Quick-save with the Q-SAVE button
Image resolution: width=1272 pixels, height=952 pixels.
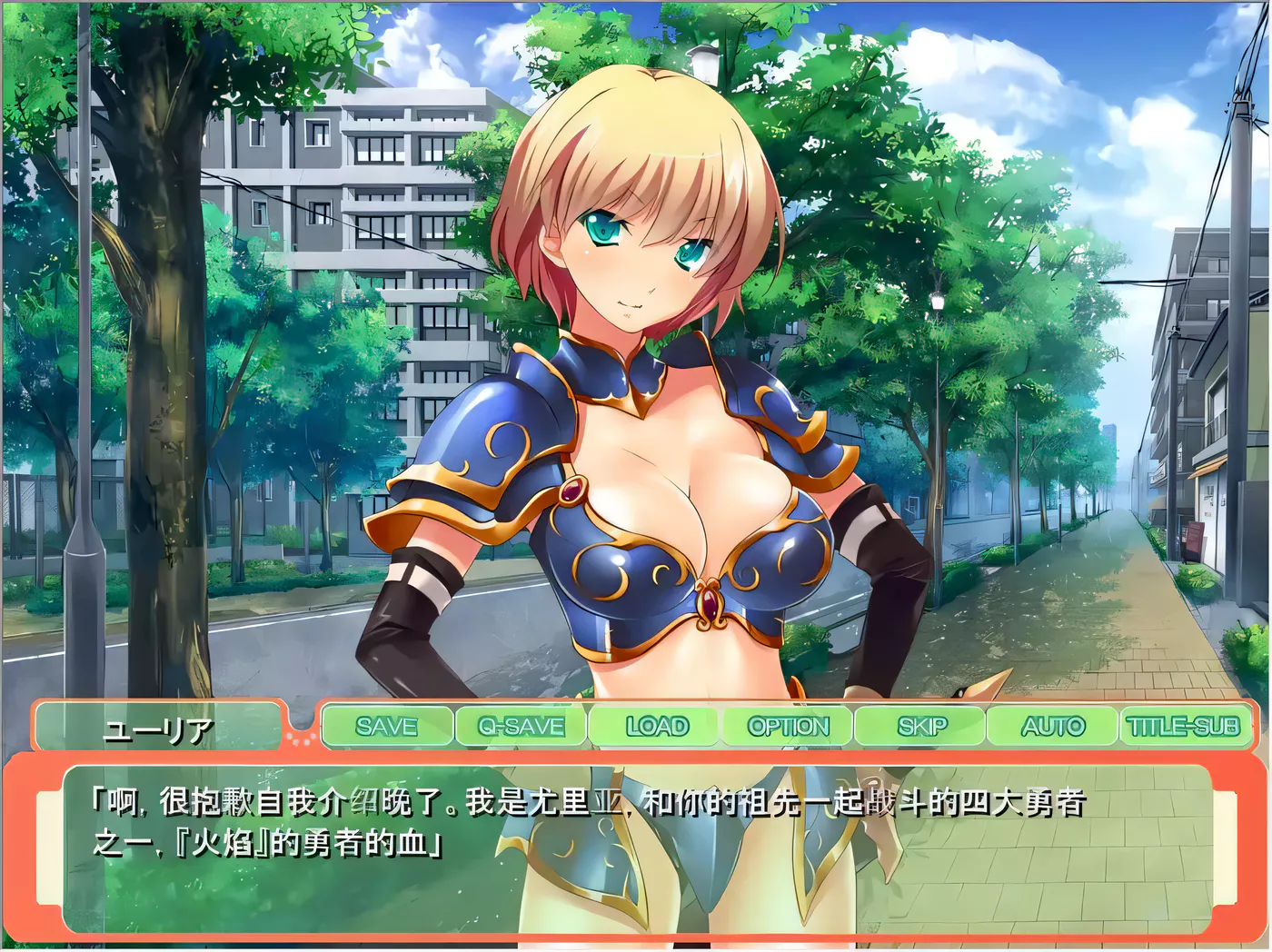pyautogui.click(x=522, y=727)
